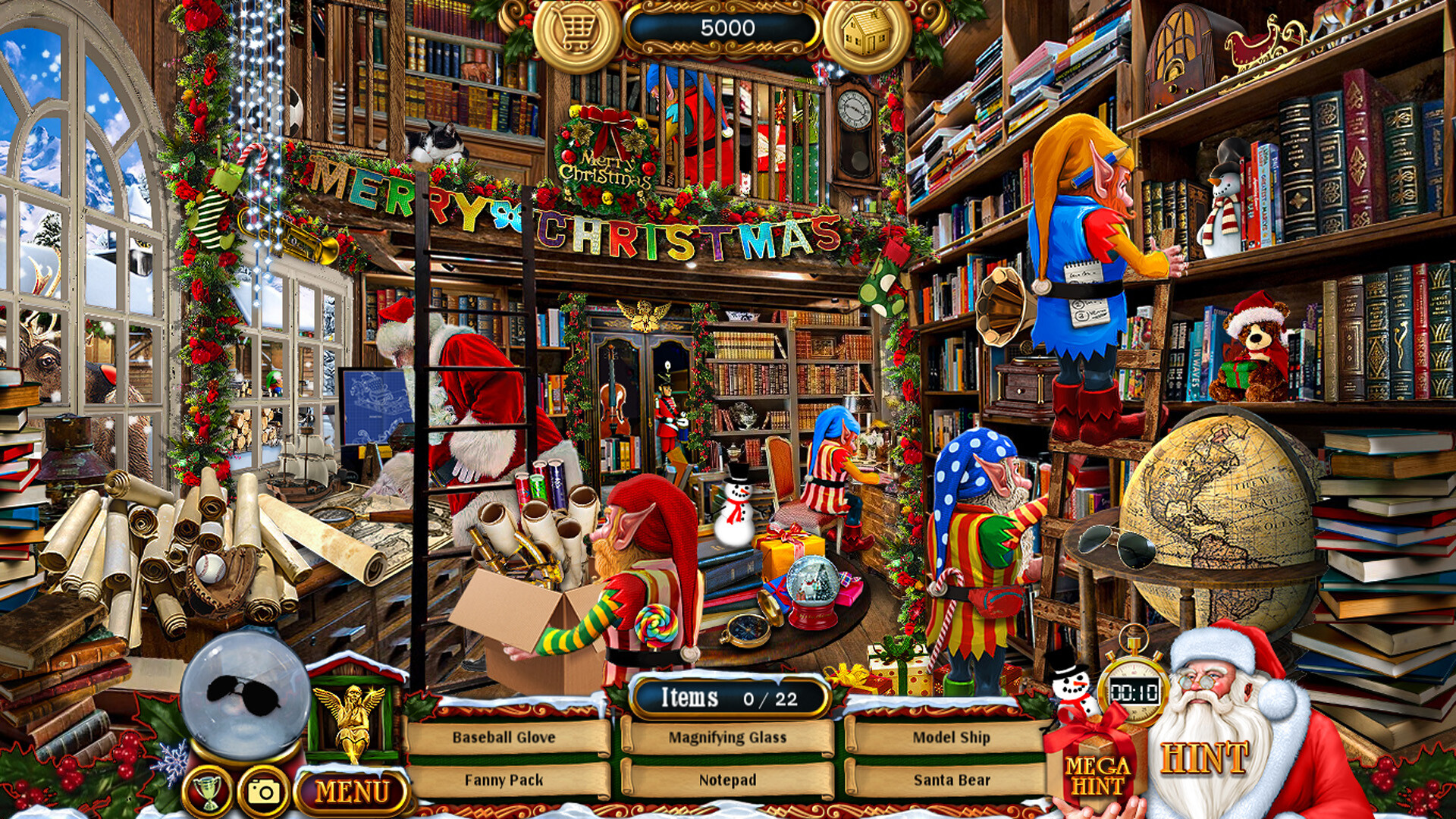Select Notepad in the items bar
The image size is (1456, 819).
[x=726, y=778]
